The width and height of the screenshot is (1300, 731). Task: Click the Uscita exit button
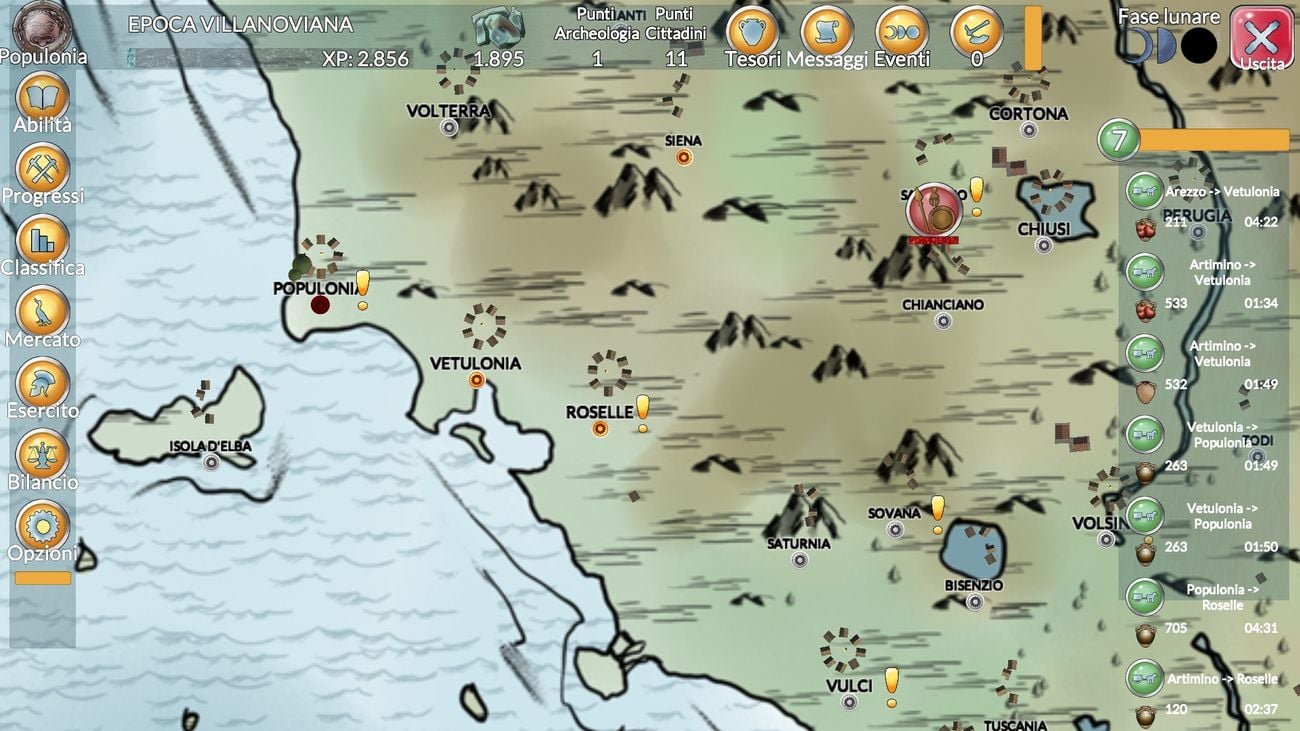pos(1261,37)
